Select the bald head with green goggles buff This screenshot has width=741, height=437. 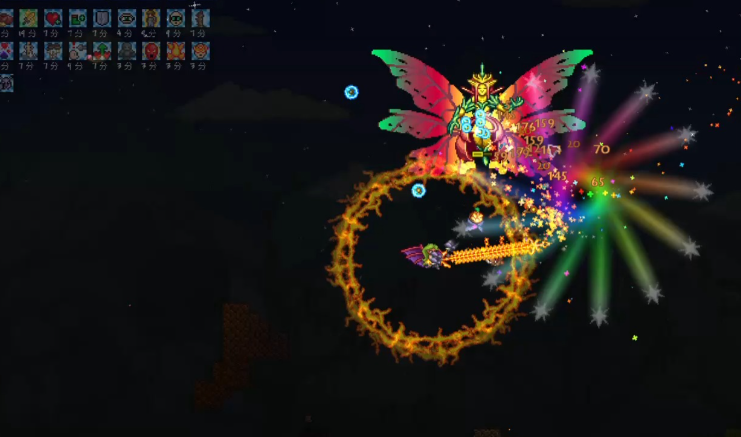click(176, 18)
